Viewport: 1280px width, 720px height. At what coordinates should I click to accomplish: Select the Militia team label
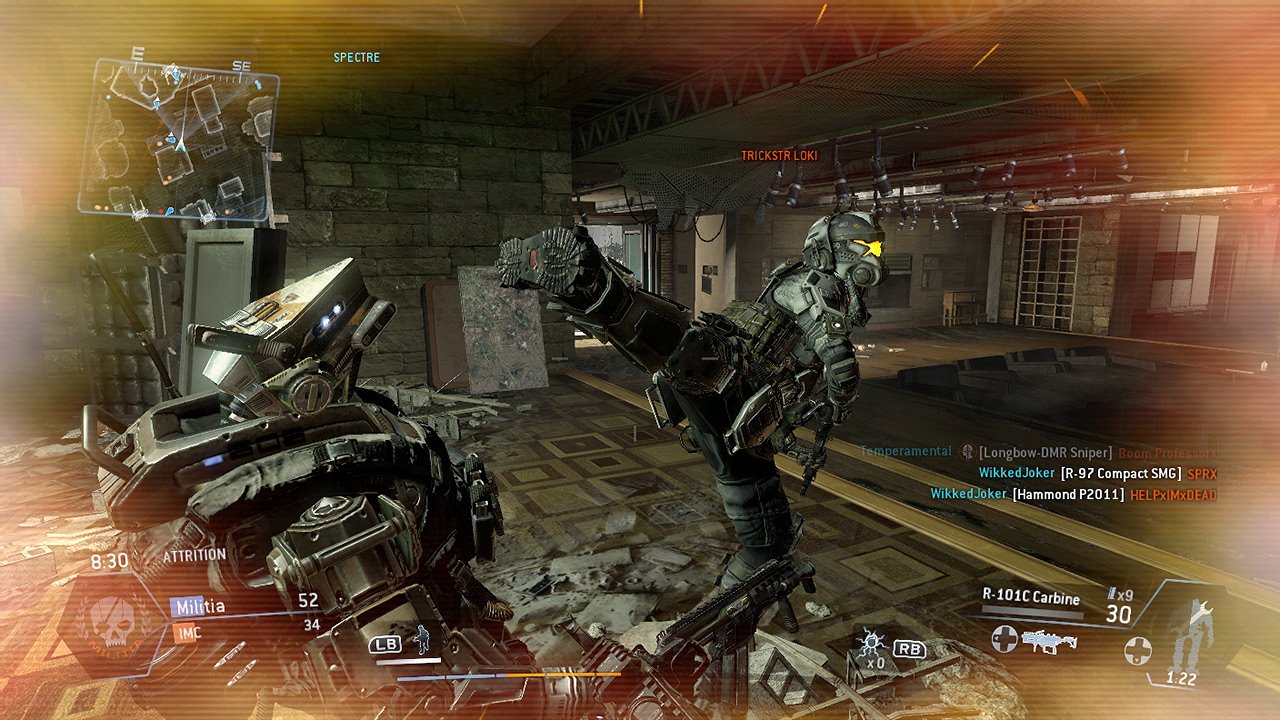pos(199,606)
